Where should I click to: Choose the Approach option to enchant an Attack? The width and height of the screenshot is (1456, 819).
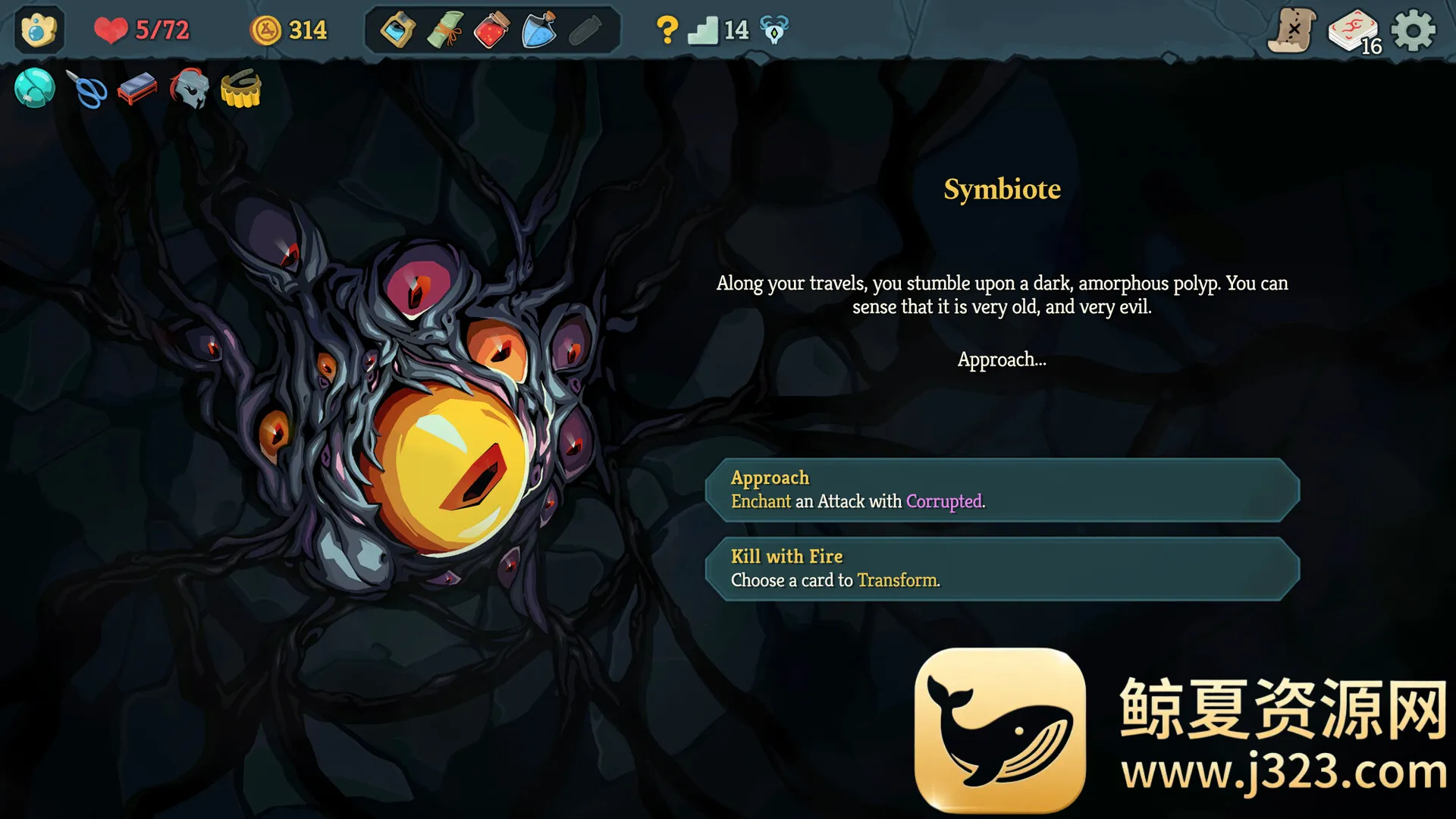[x=1003, y=490]
